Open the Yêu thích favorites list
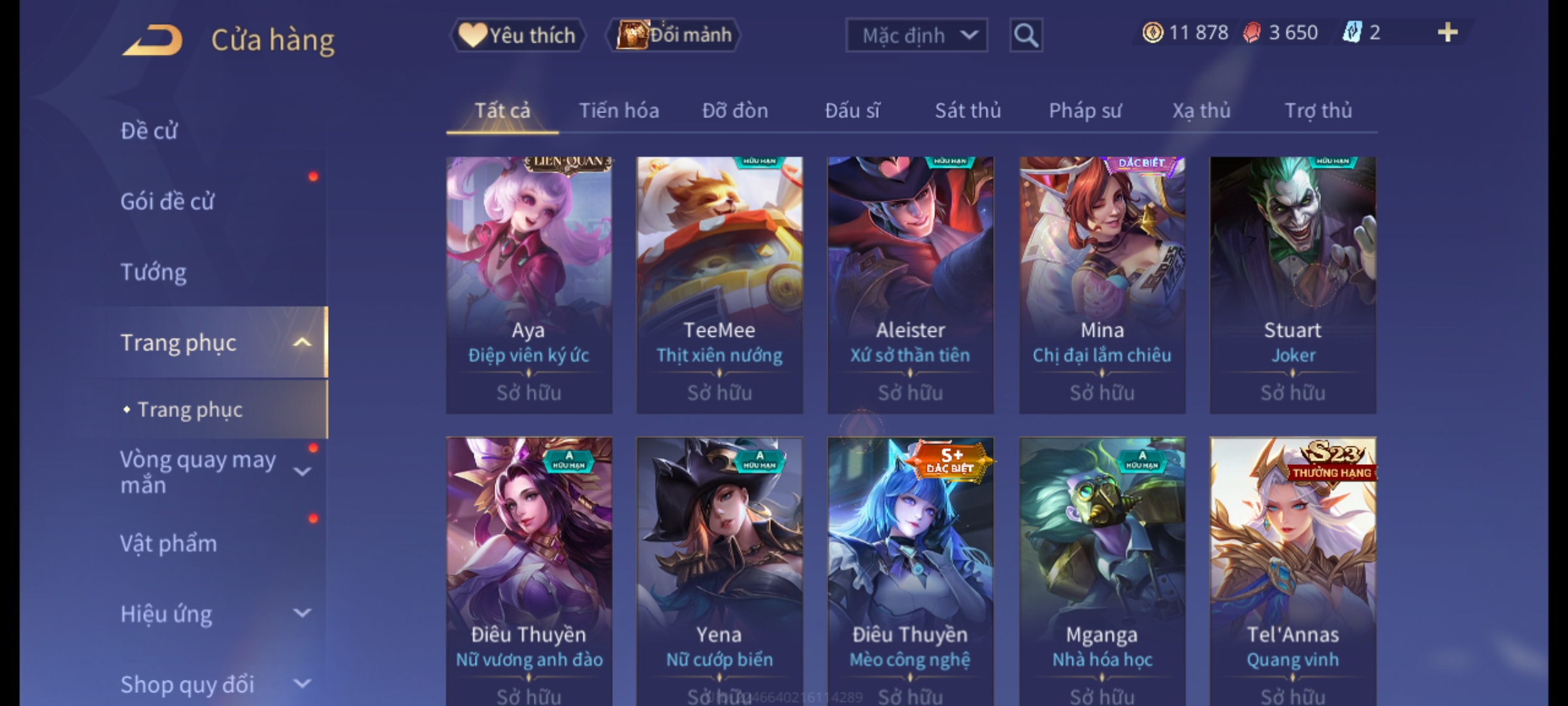The image size is (1568, 706). 517,35
